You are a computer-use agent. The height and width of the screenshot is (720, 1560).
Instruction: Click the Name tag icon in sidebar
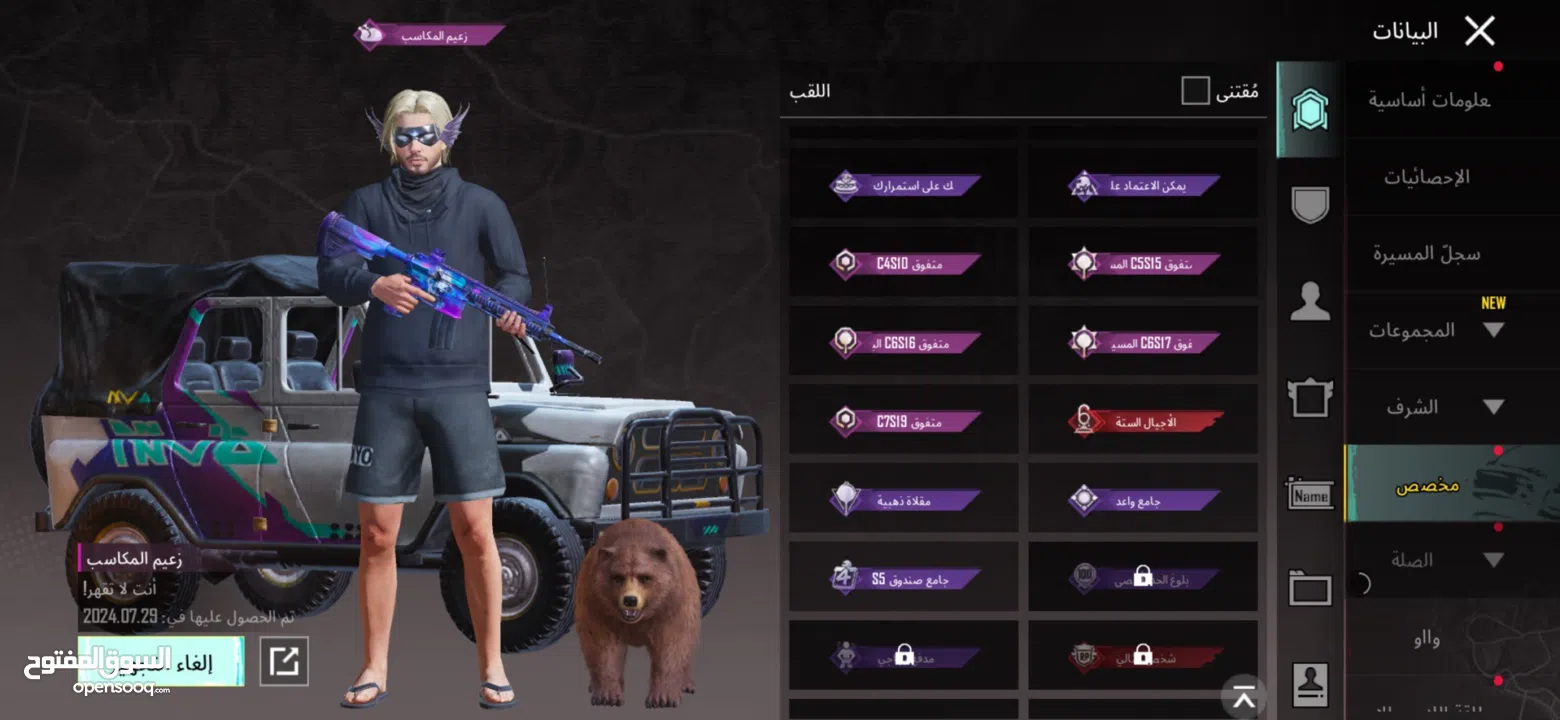point(1308,494)
